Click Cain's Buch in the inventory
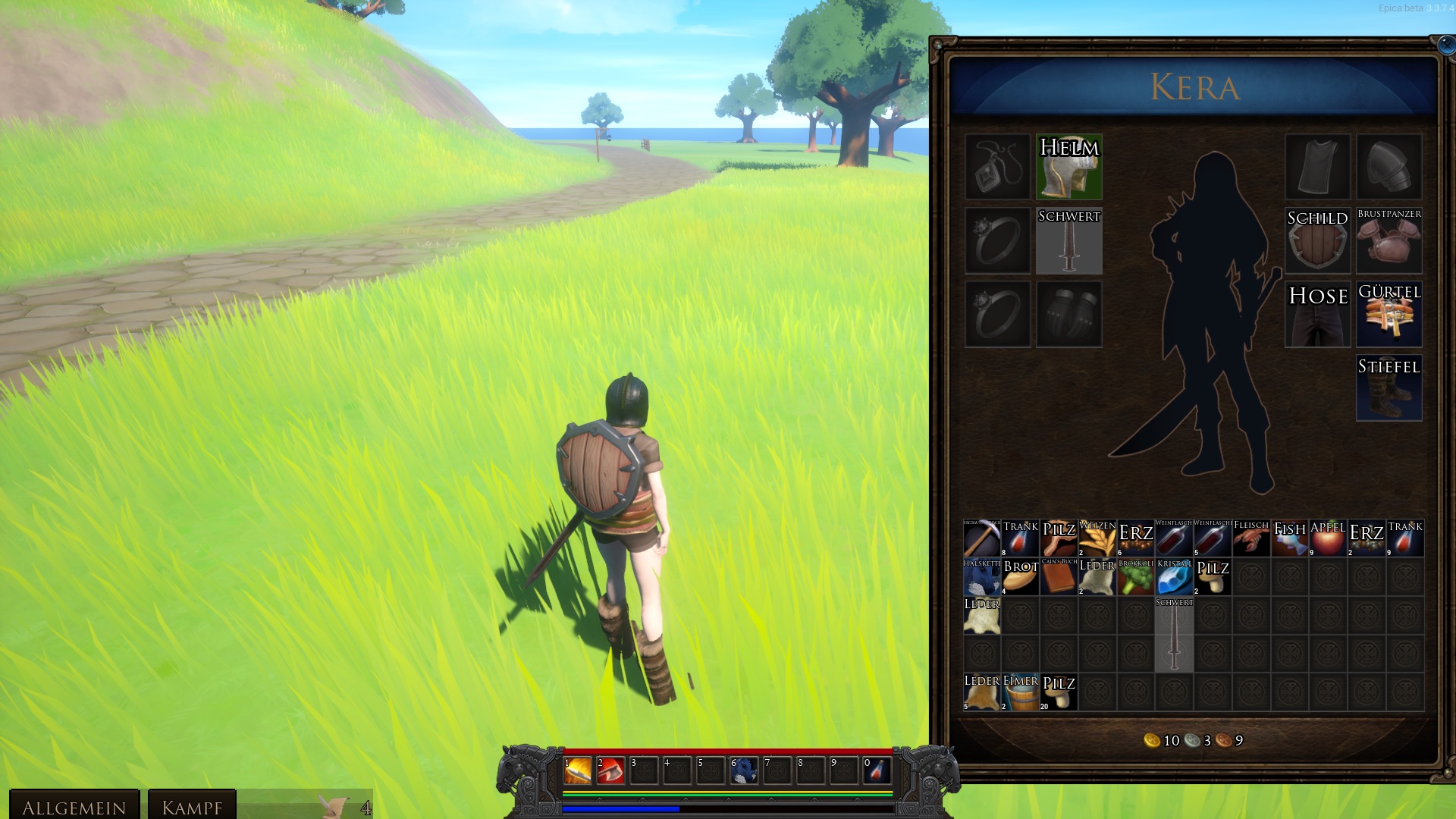Image resolution: width=1456 pixels, height=819 pixels. [x=1059, y=577]
